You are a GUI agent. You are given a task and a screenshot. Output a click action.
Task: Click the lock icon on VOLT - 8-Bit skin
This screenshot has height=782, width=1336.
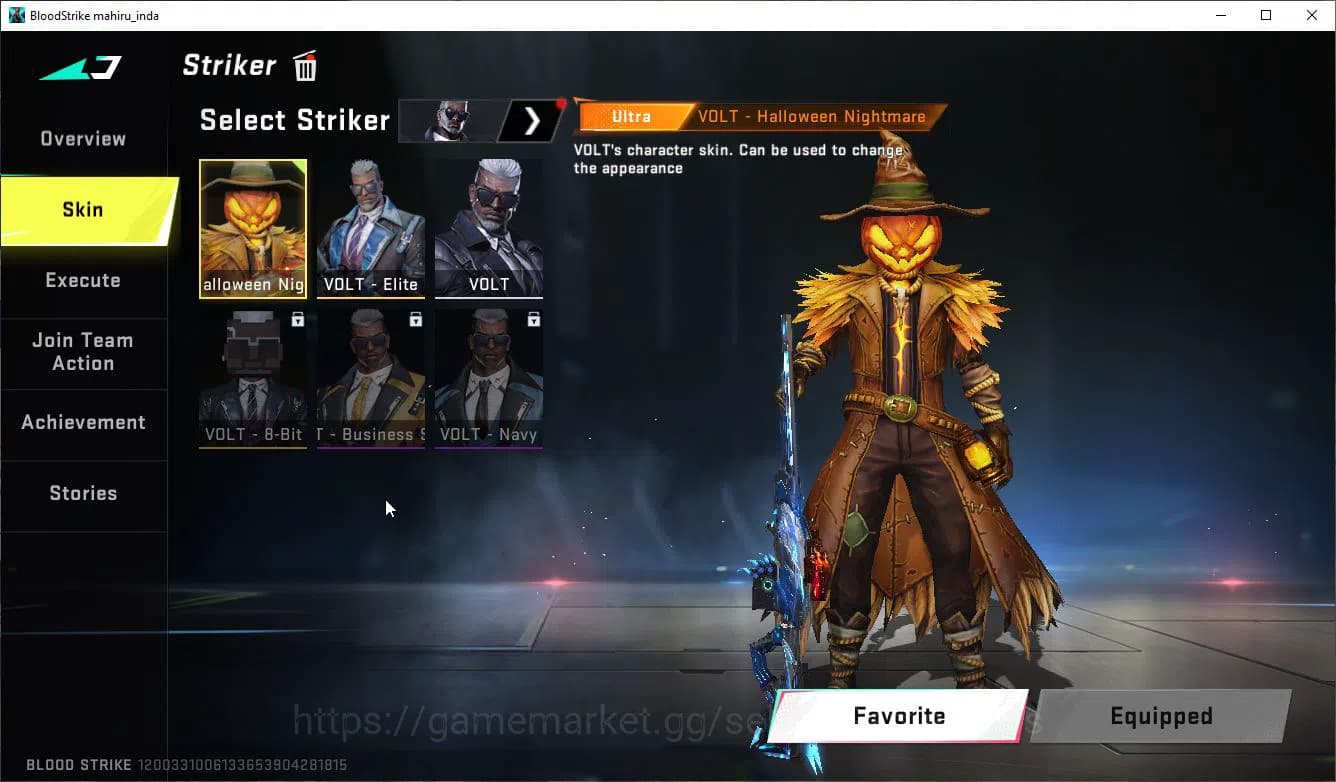(295, 317)
